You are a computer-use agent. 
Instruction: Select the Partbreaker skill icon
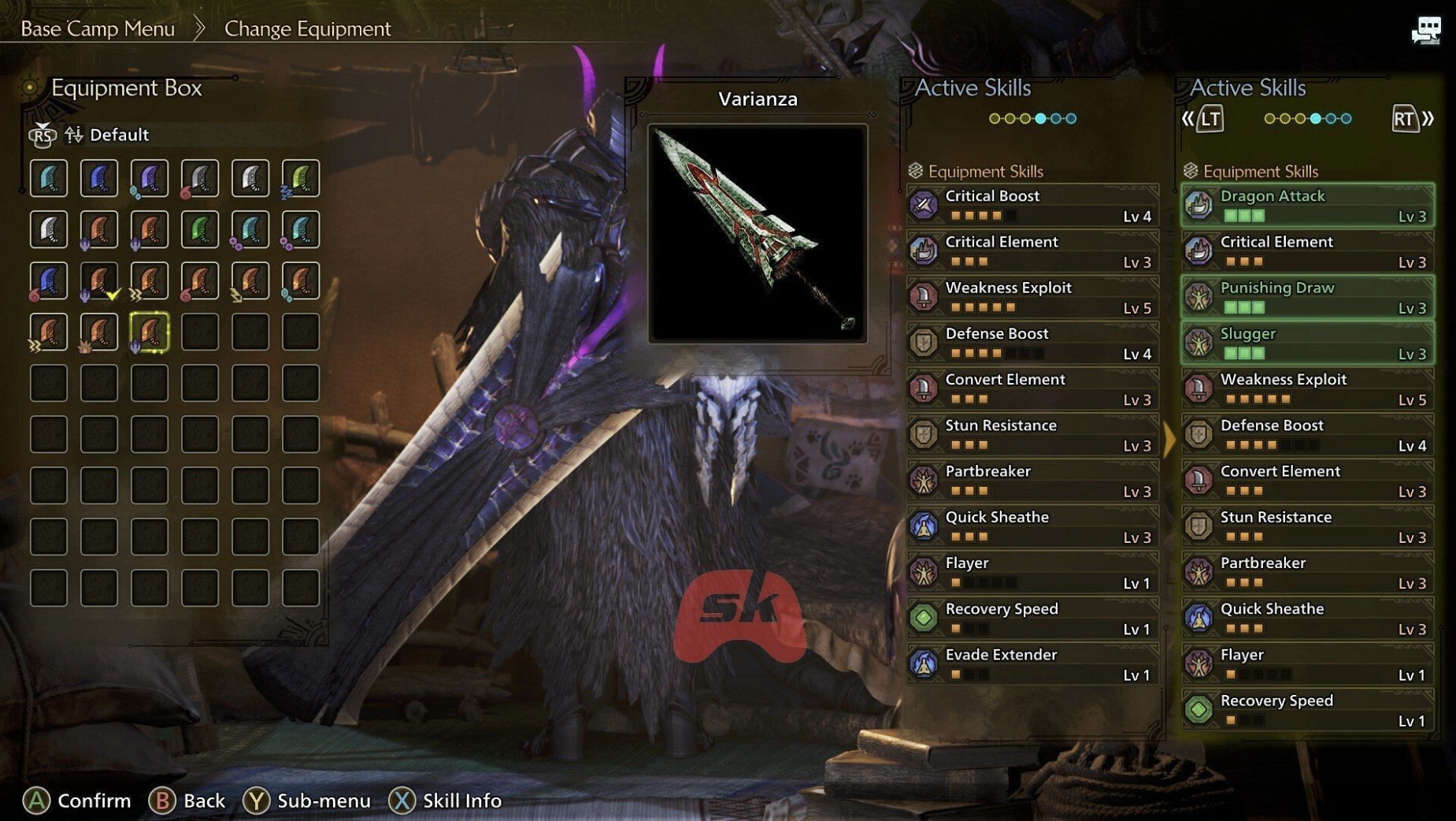(924, 481)
